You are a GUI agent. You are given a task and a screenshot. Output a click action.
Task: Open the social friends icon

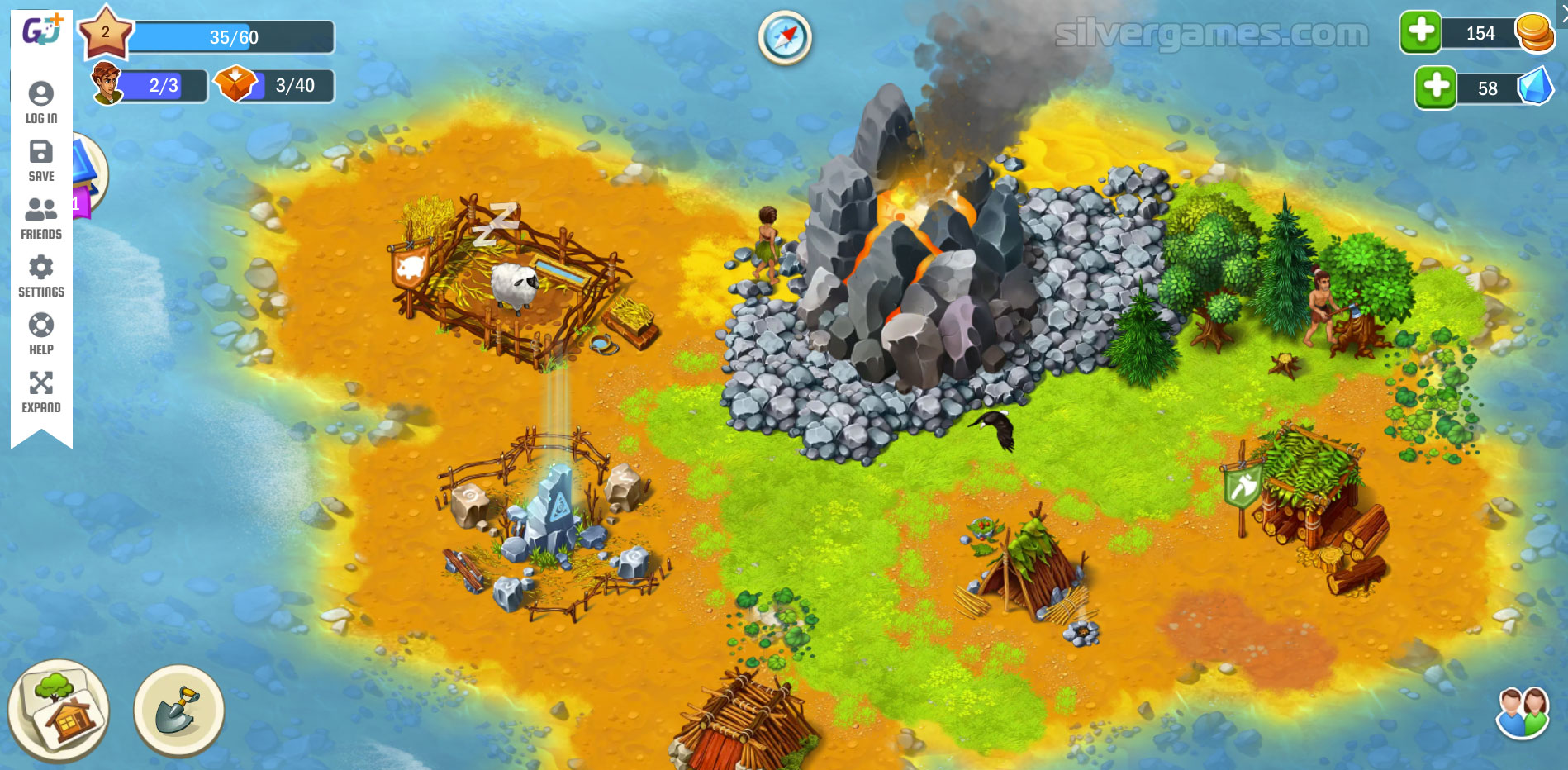pos(1522,711)
